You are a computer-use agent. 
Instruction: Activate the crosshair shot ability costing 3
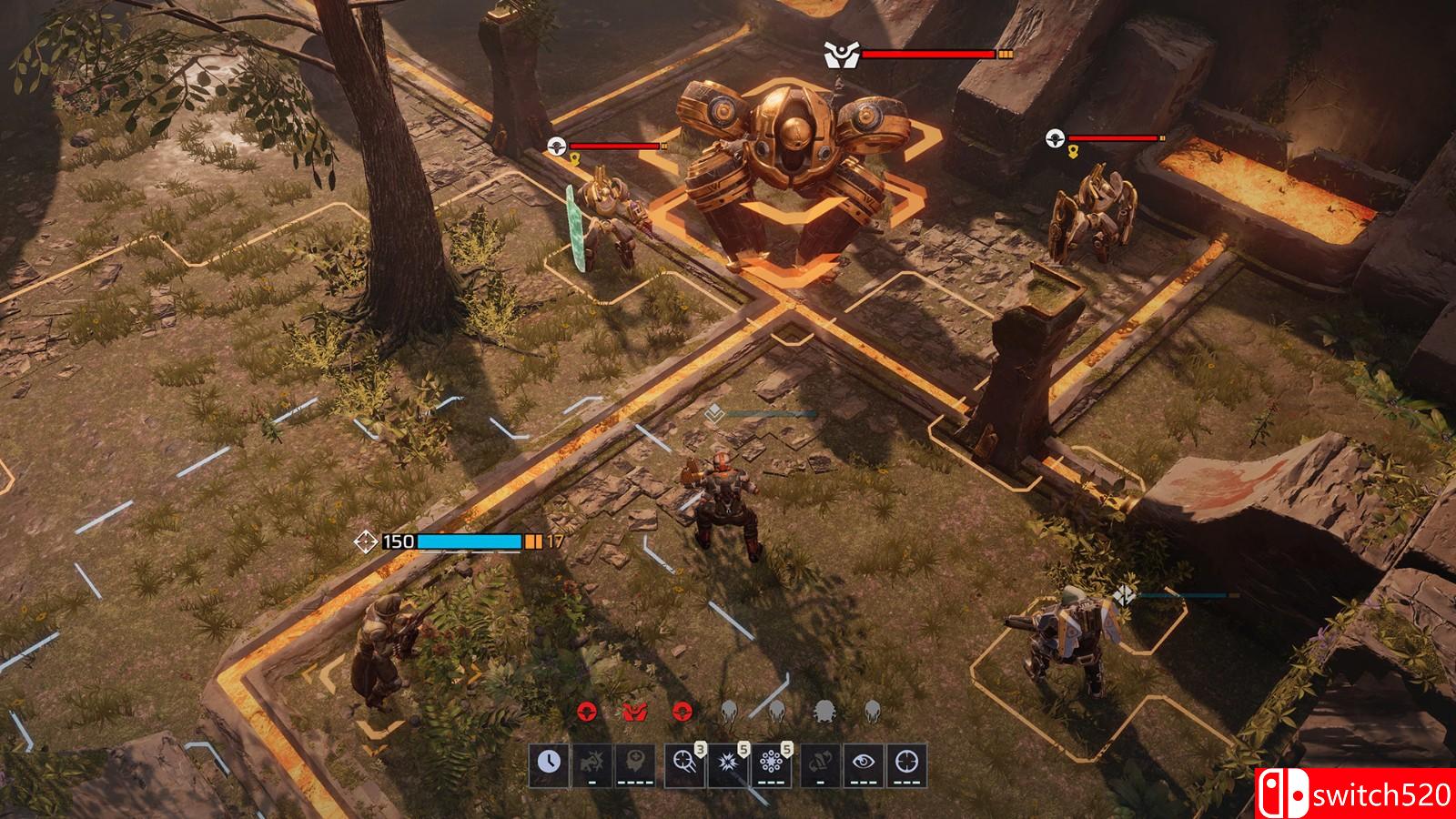point(683,763)
